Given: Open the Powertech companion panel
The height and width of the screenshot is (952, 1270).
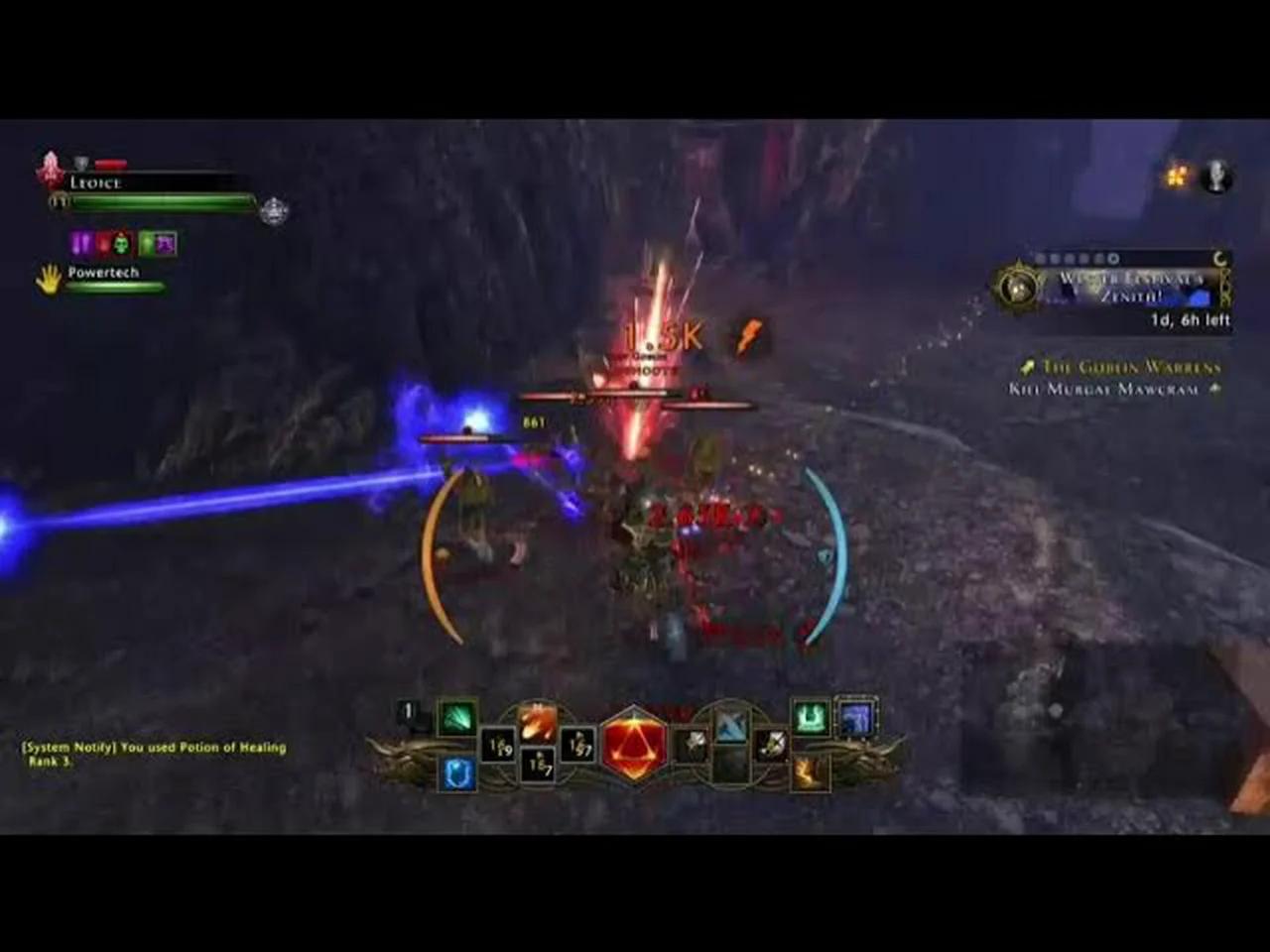Looking at the screenshot, I should tap(102, 273).
